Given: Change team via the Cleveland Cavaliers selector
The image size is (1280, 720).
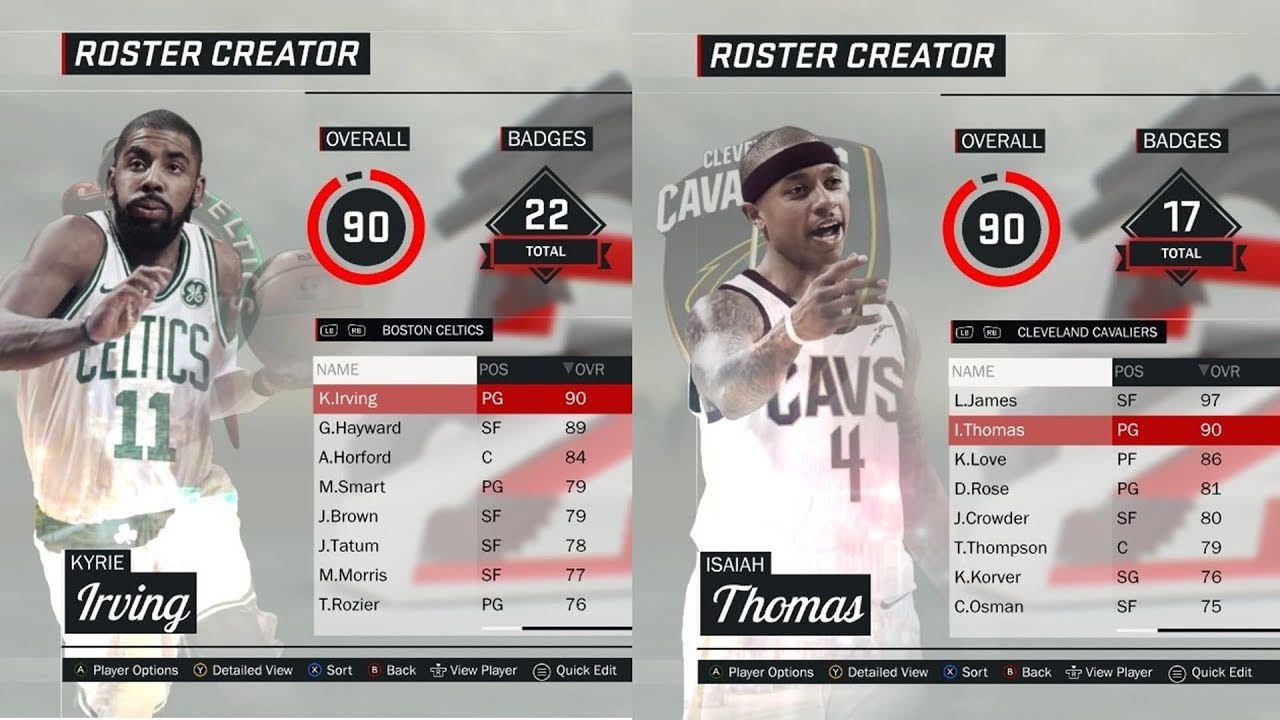Looking at the screenshot, I should pyautogui.click(x=1086, y=332).
